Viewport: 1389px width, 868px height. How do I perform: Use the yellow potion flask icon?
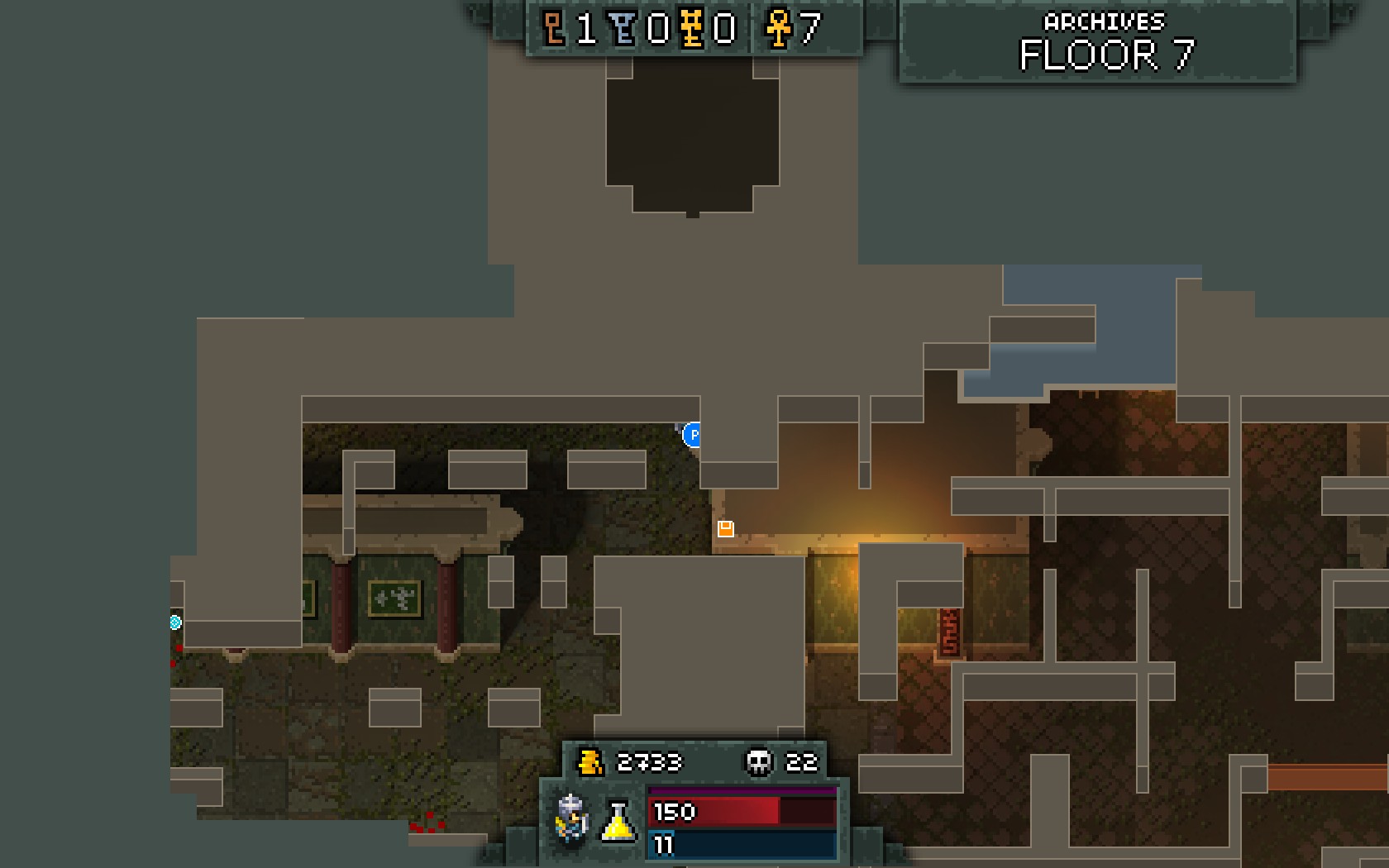point(618,820)
